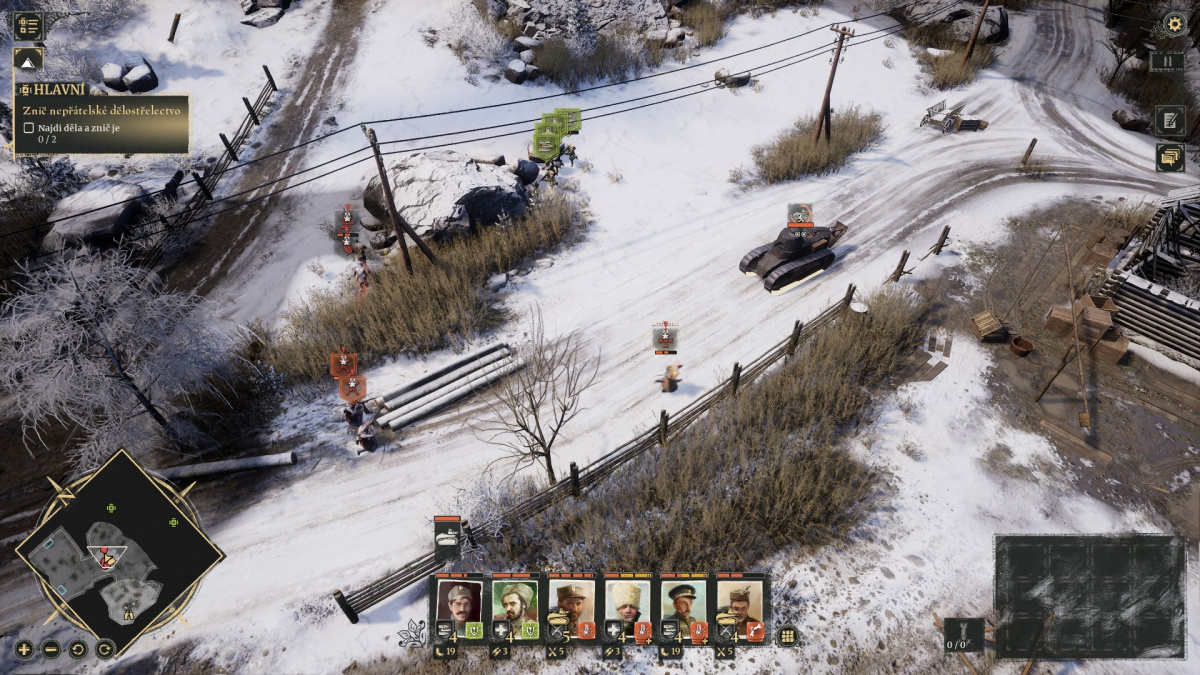
Task: Zoom in the minimap with plus
Action: [x=25, y=649]
